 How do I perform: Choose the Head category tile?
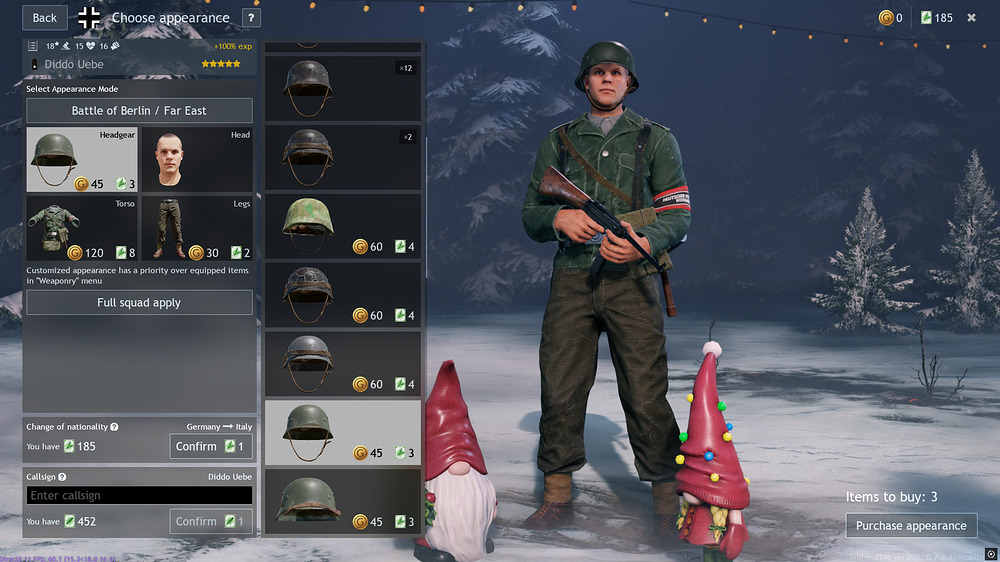point(196,159)
